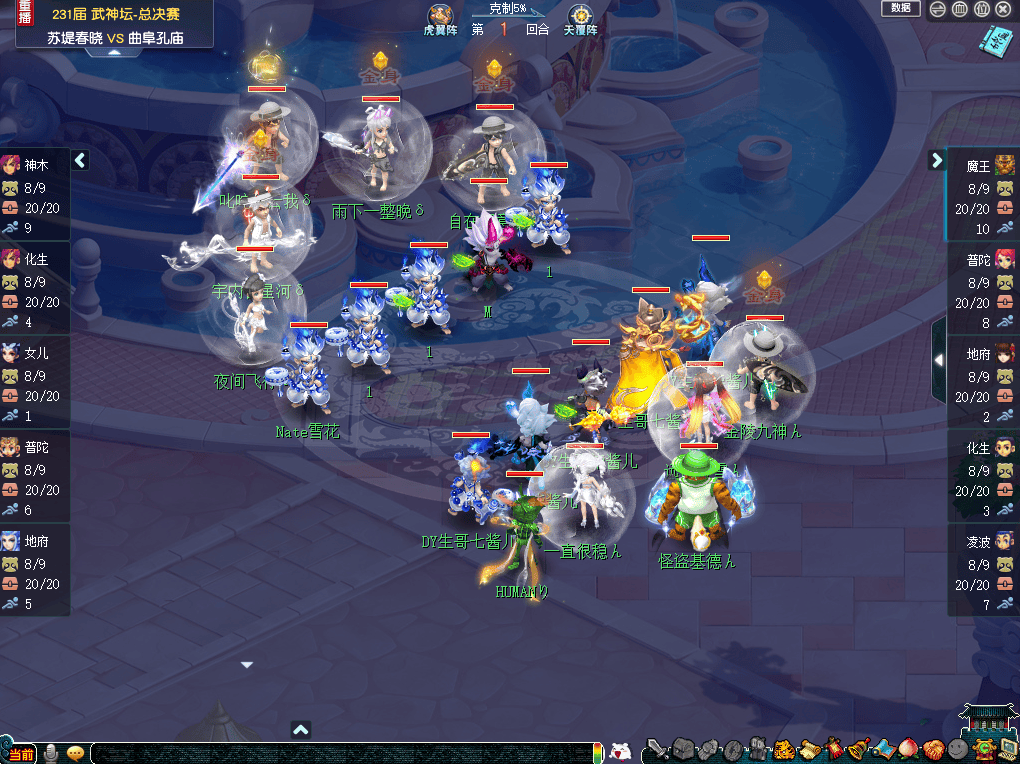Activate the microphone voice button

tap(50, 753)
